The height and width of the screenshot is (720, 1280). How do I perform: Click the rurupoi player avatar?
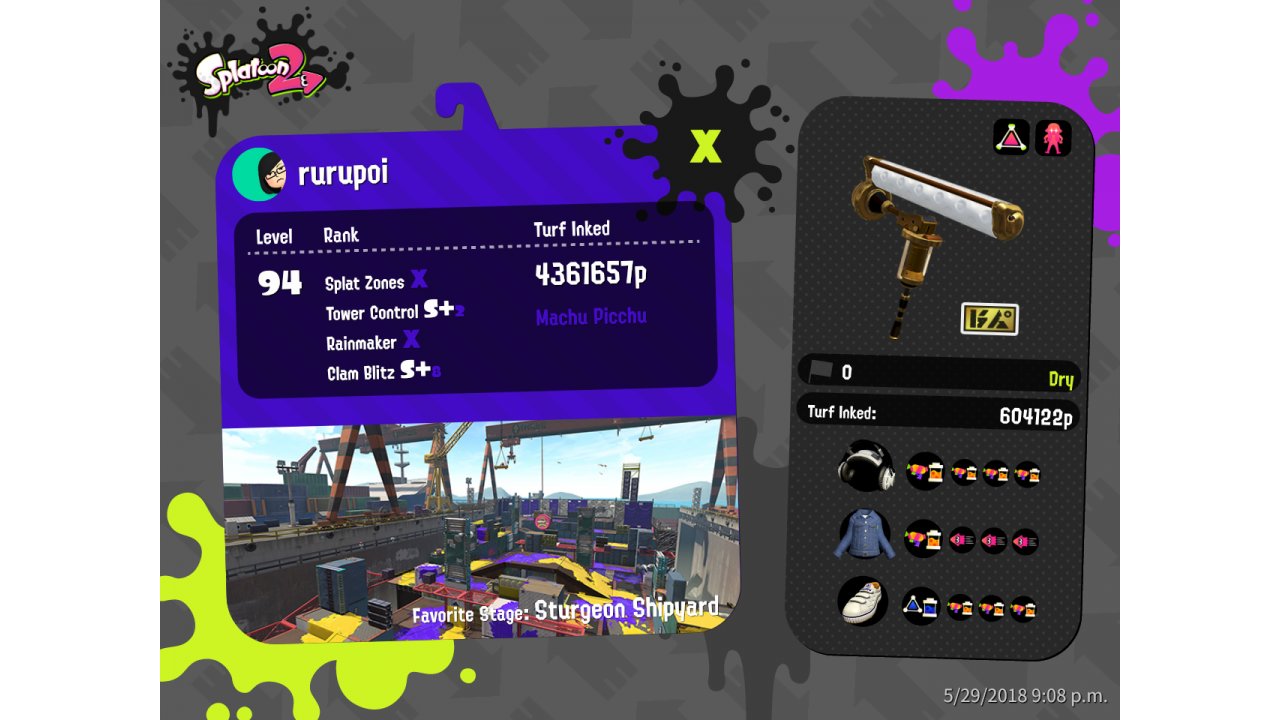tap(260, 174)
